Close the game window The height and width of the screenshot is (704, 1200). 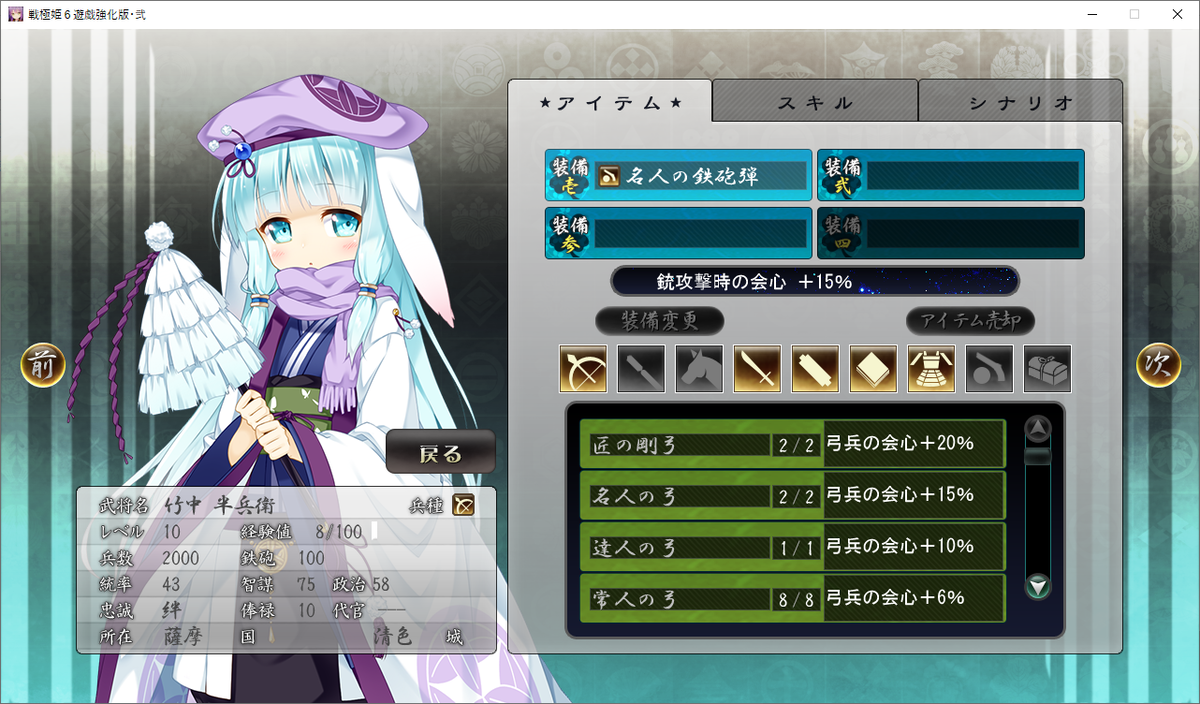coord(1176,14)
